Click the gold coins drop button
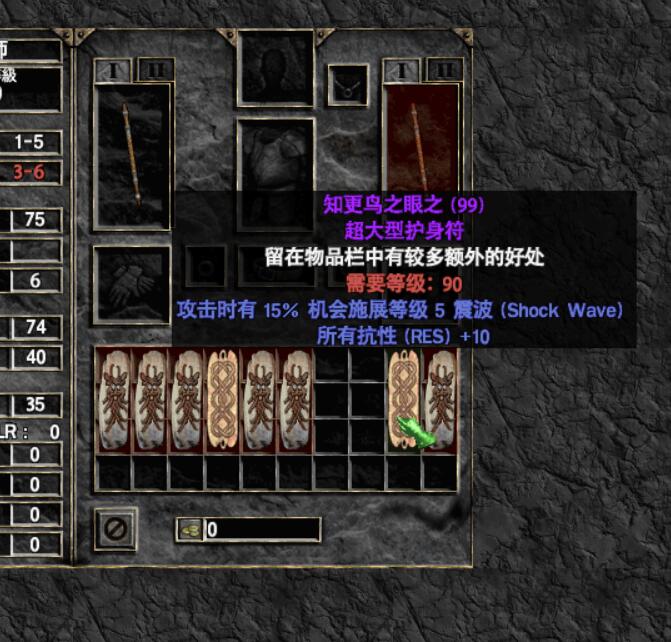This screenshot has height=642, width=671. (188, 529)
